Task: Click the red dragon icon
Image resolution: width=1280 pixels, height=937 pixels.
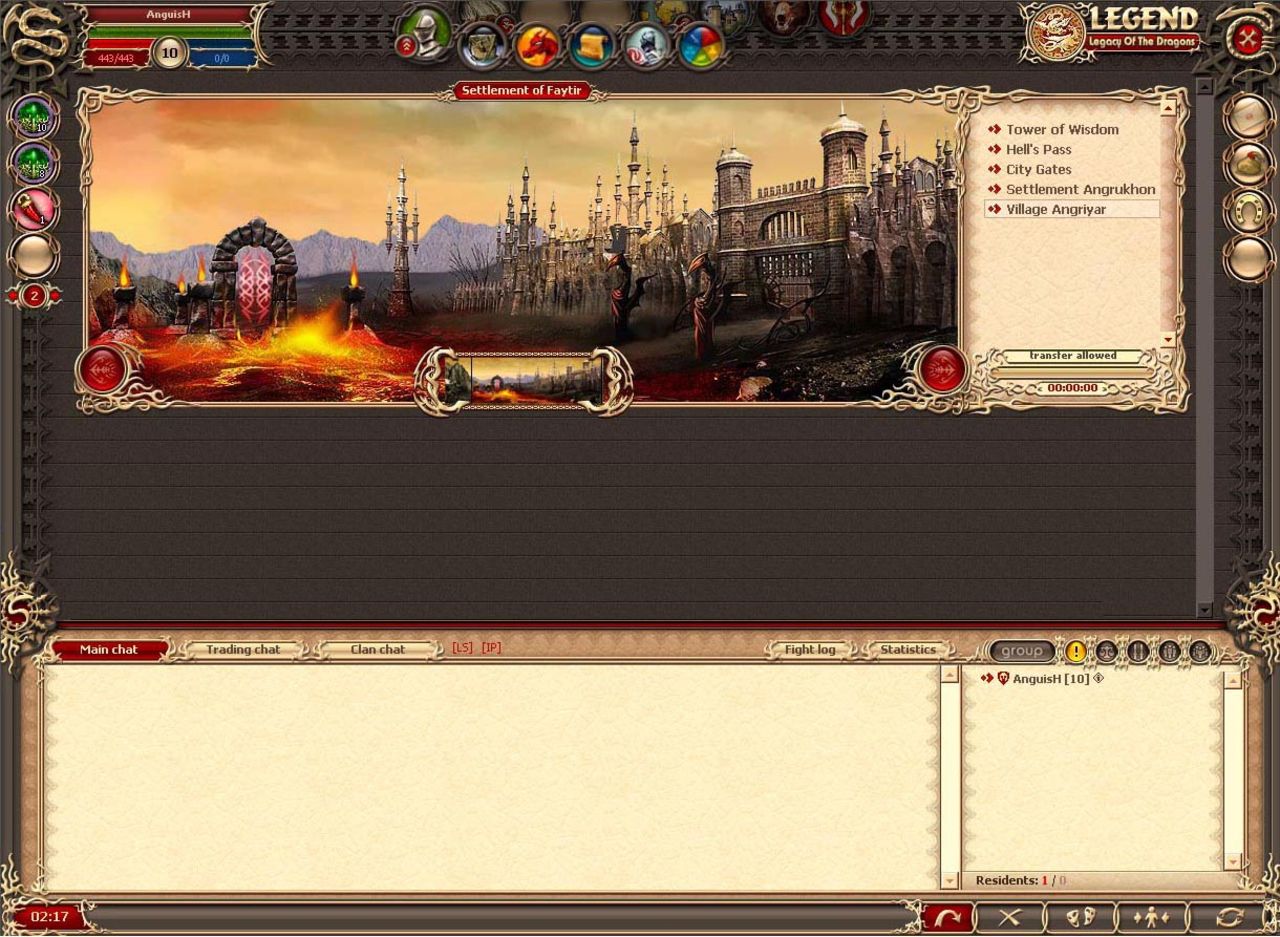Action: [x=538, y=46]
